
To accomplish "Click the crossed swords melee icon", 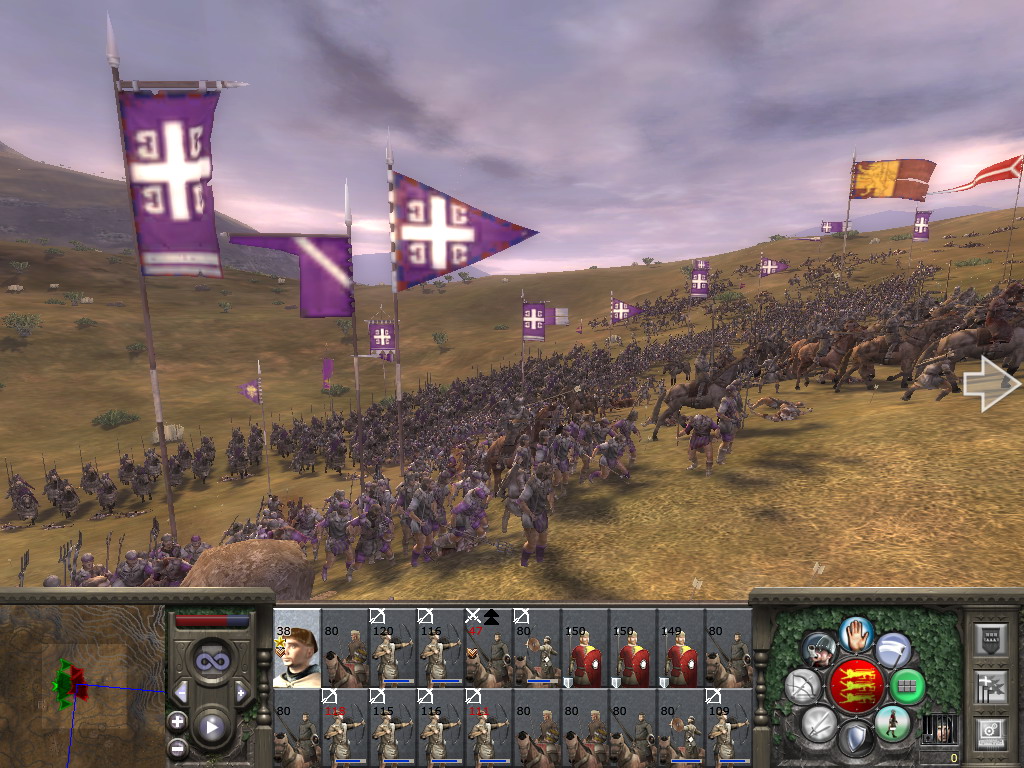I will coord(819,723).
